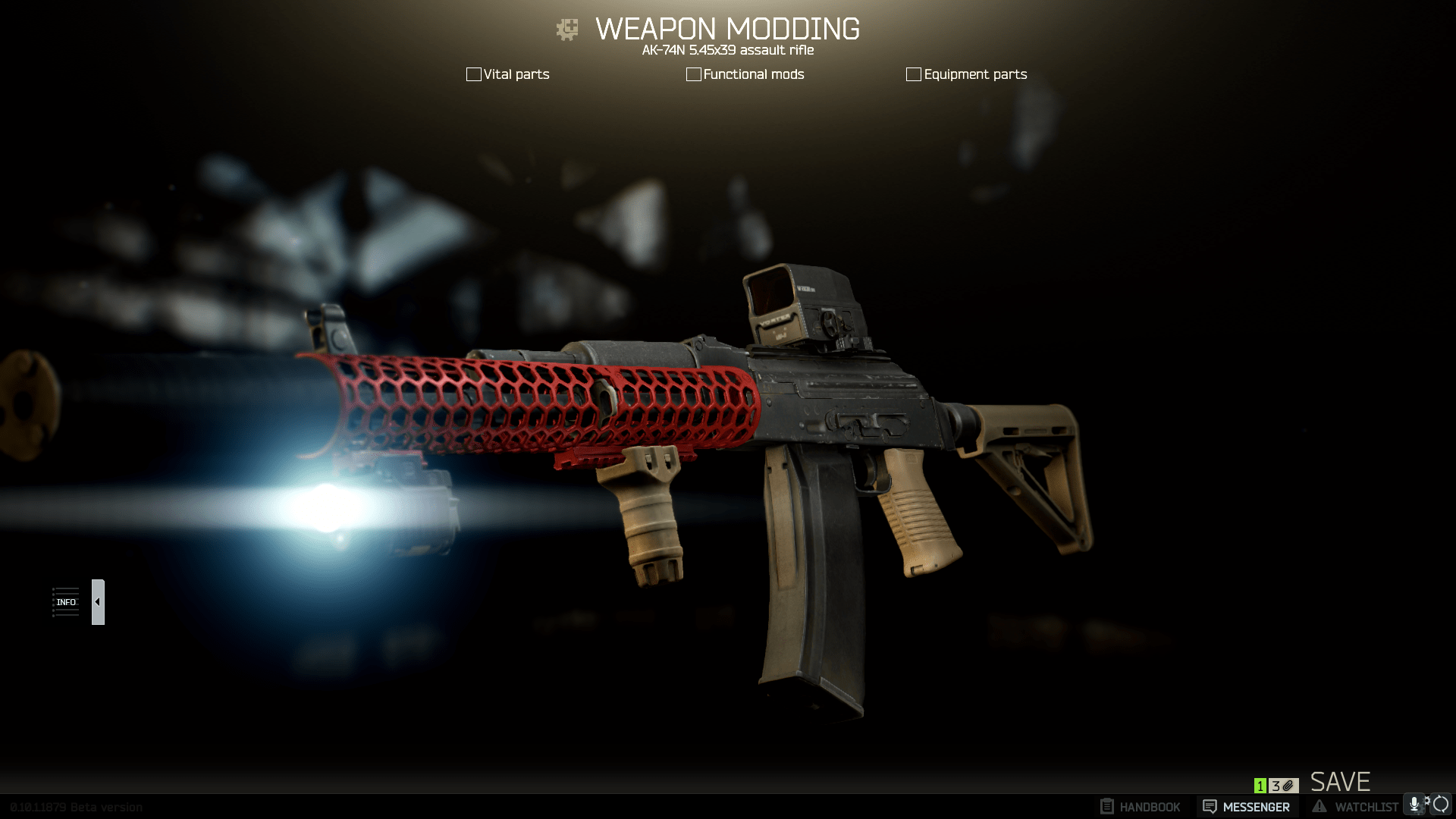Click the green currency indicator near SAVE

click(x=1260, y=786)
